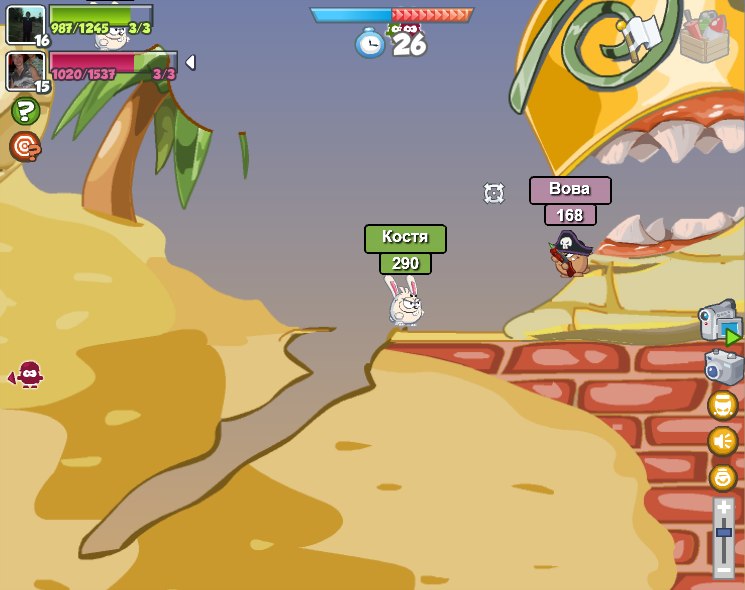
Task: Click the orange target hint button
Action: (x=25, y=148)
